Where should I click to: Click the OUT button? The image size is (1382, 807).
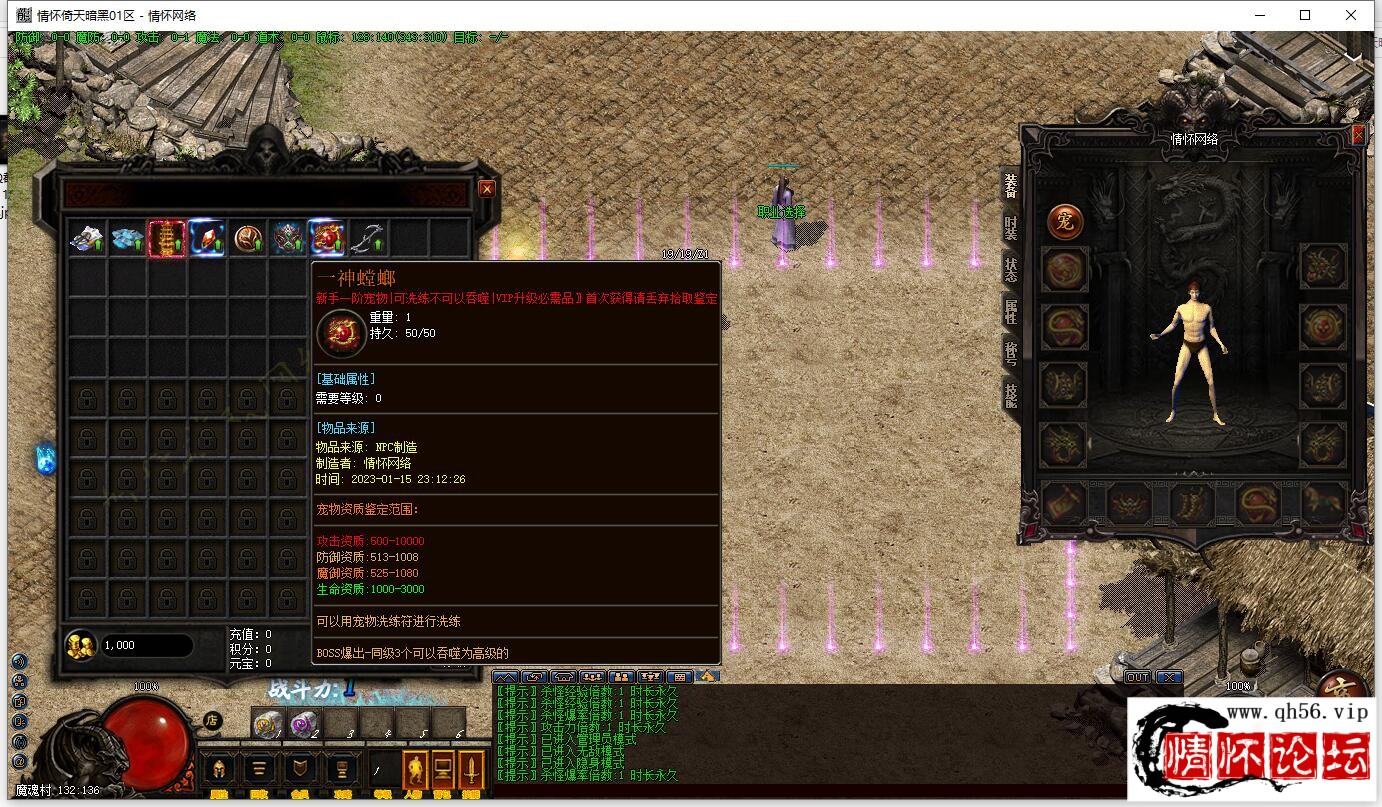pos(1137,677)
